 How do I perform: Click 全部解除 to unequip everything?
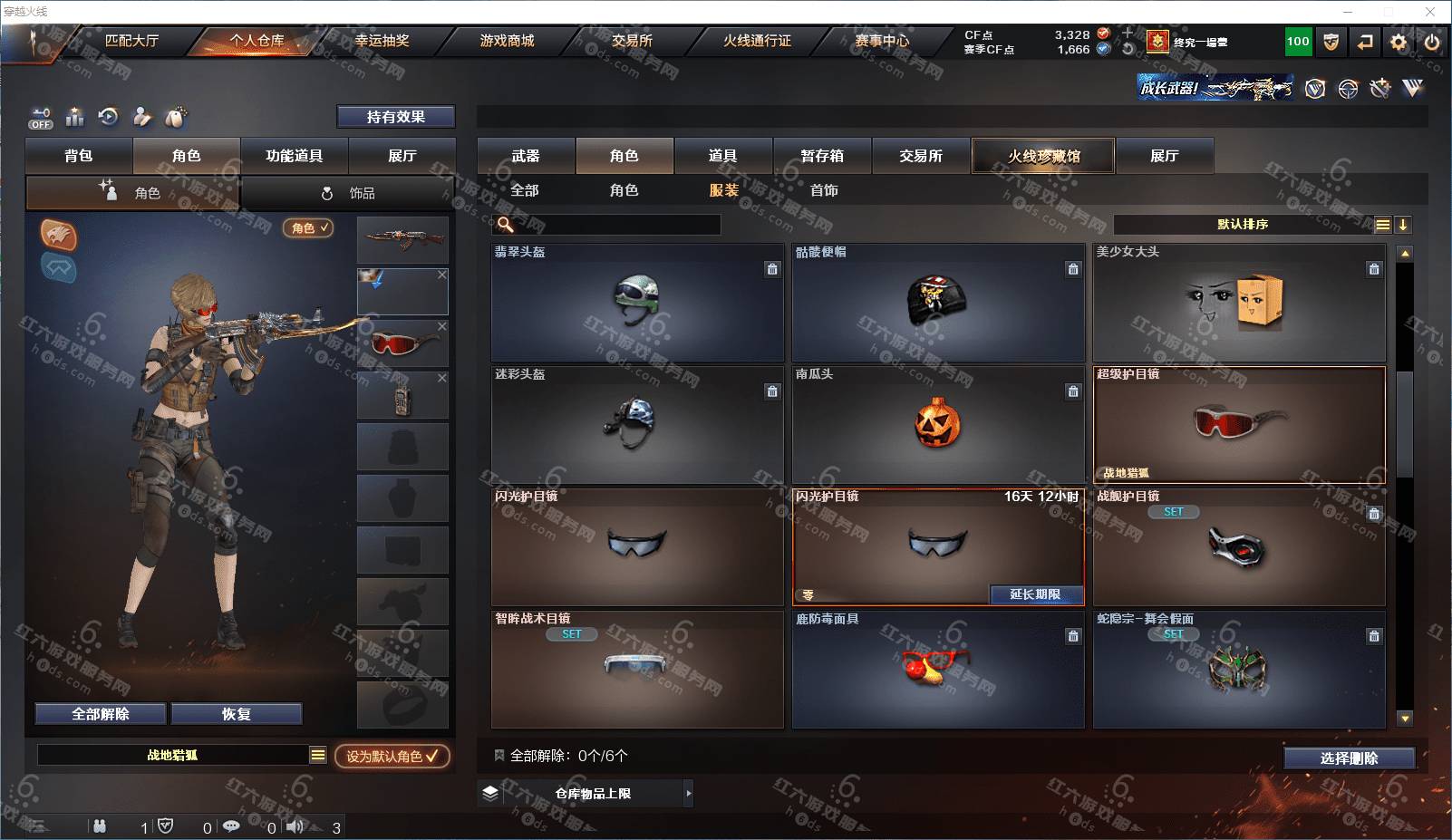point(101,714)
